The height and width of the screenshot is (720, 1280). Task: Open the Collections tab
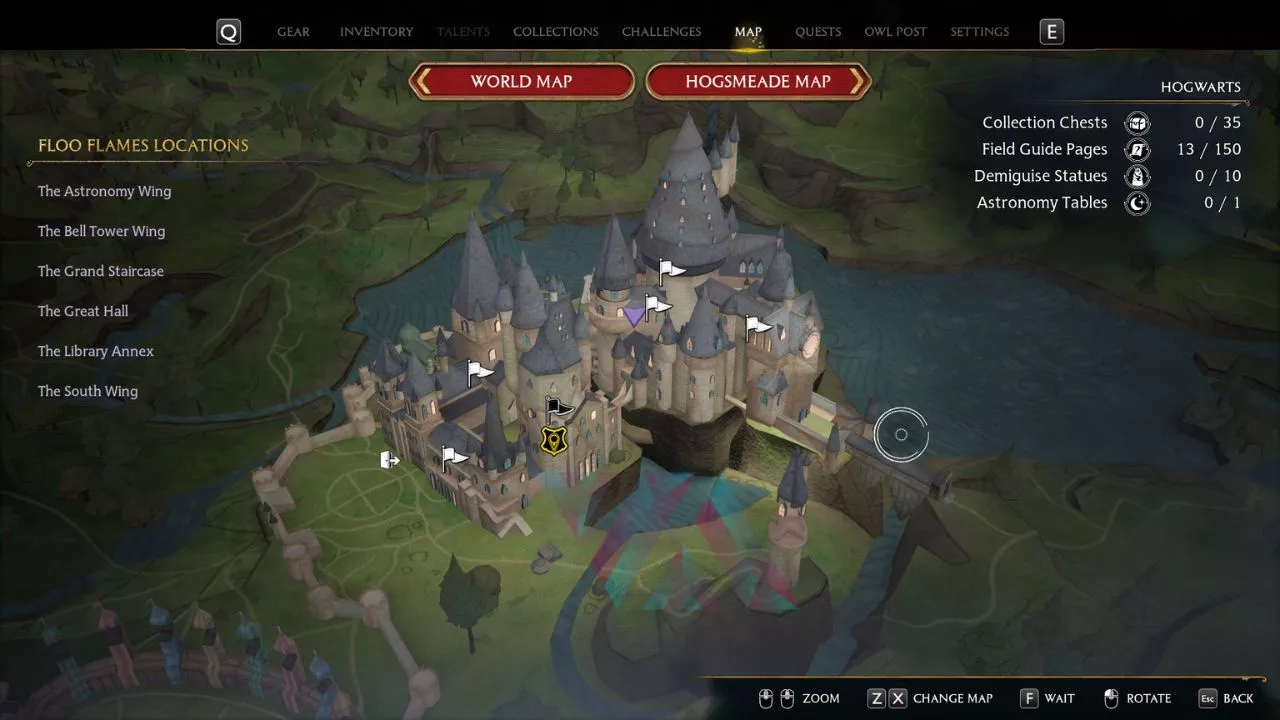pos(555,32)
